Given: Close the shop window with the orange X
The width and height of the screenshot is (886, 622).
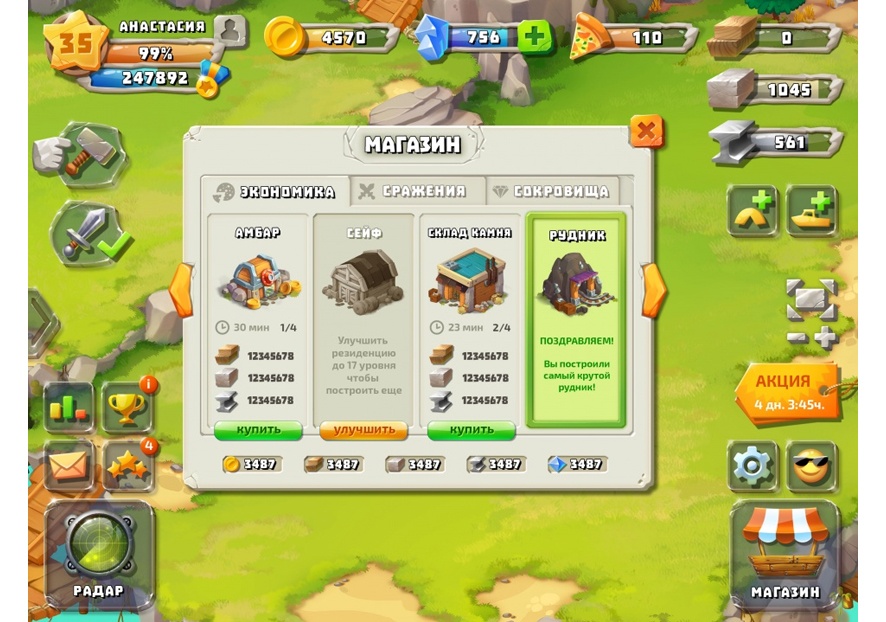Looking at the screenshot, I should [x=646, y=130].
